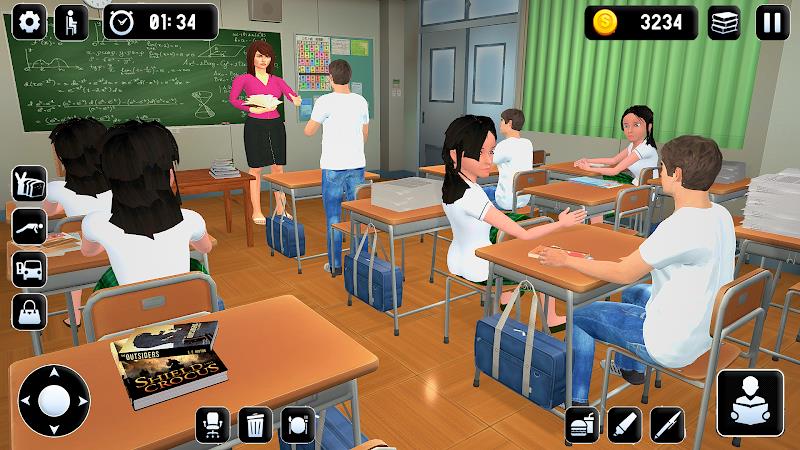Choose the push-up exercise icon
The height and width of the screenshot is (450, 800).
[x=29, y=226]
